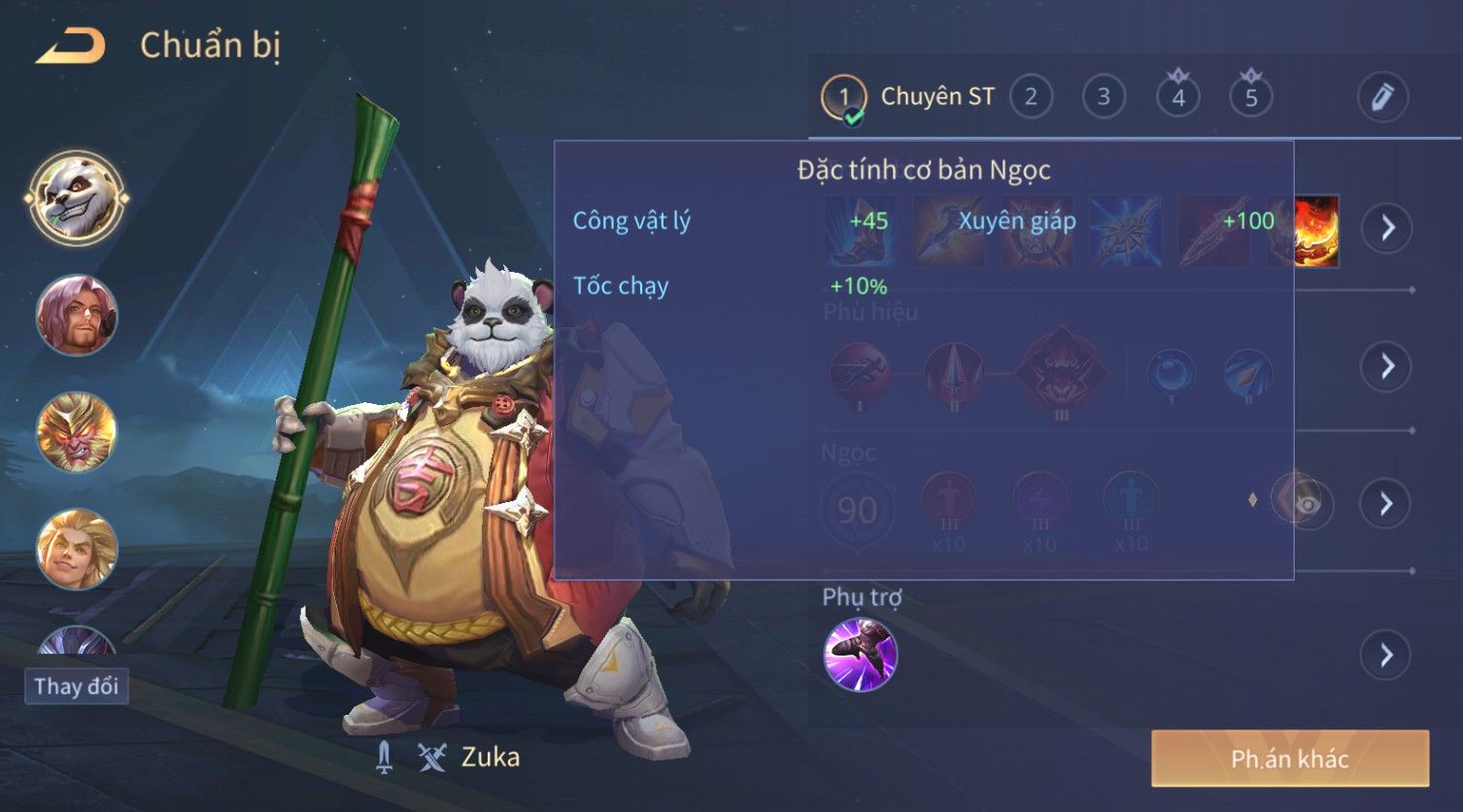
Task: Click the Phương án khác button
Action: (x=1289, y=759)
